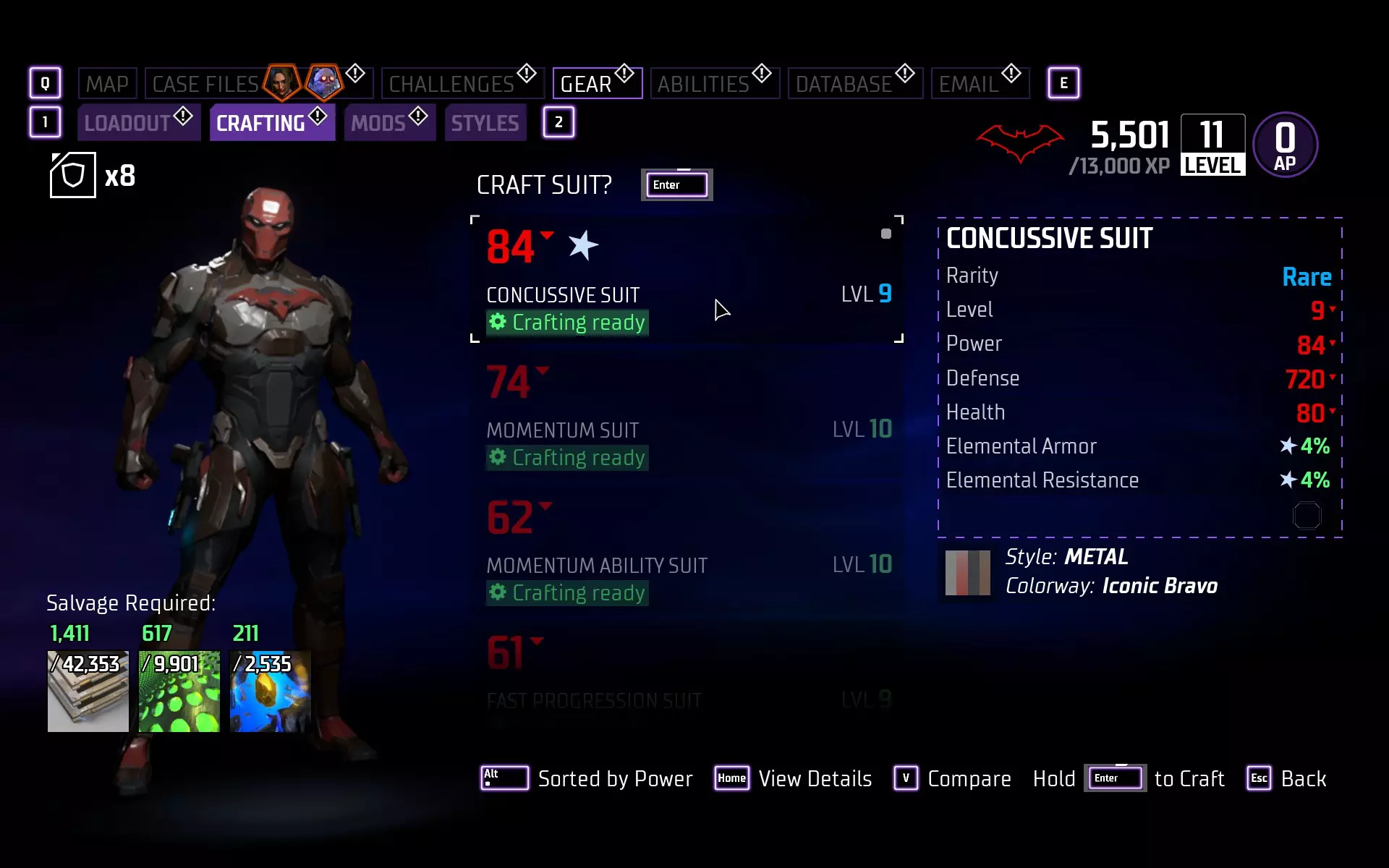This screenshot has height=868, width=1389.
Task: Select the Crafting sub-tab
Action: click(x=261, y=123)
